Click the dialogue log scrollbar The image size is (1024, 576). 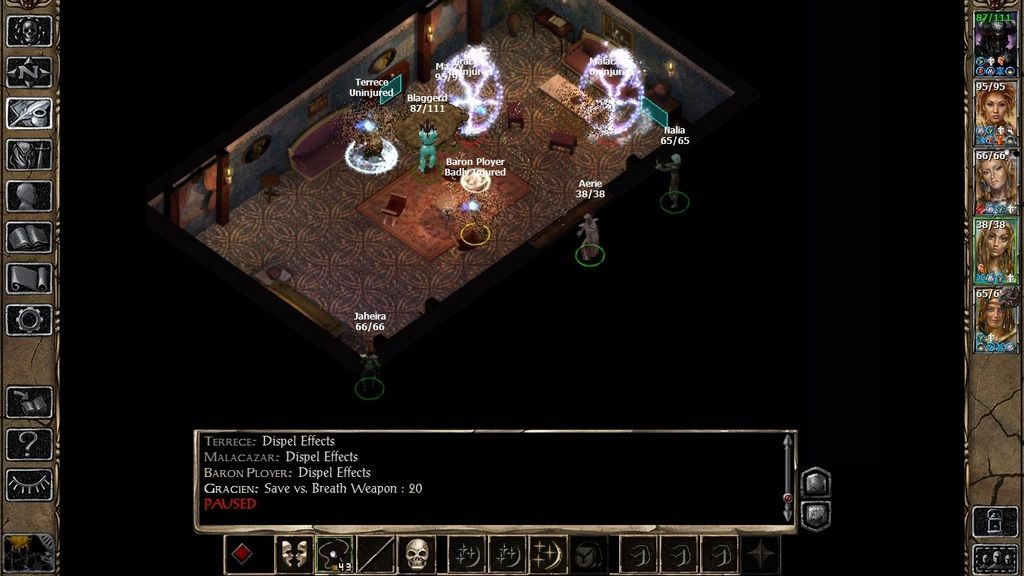(x=788, y=477)
